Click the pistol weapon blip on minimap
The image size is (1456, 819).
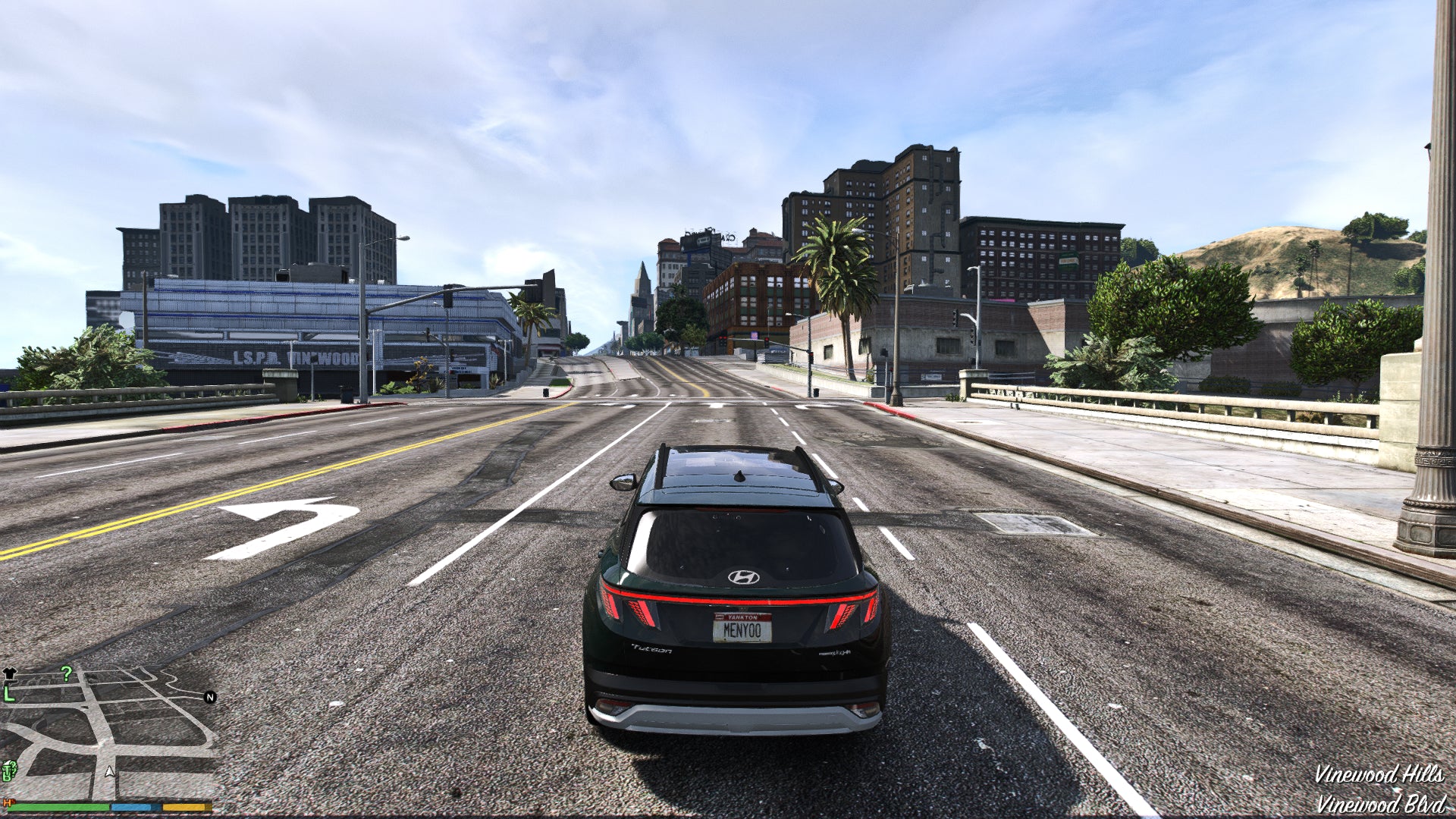coord(13,682)
